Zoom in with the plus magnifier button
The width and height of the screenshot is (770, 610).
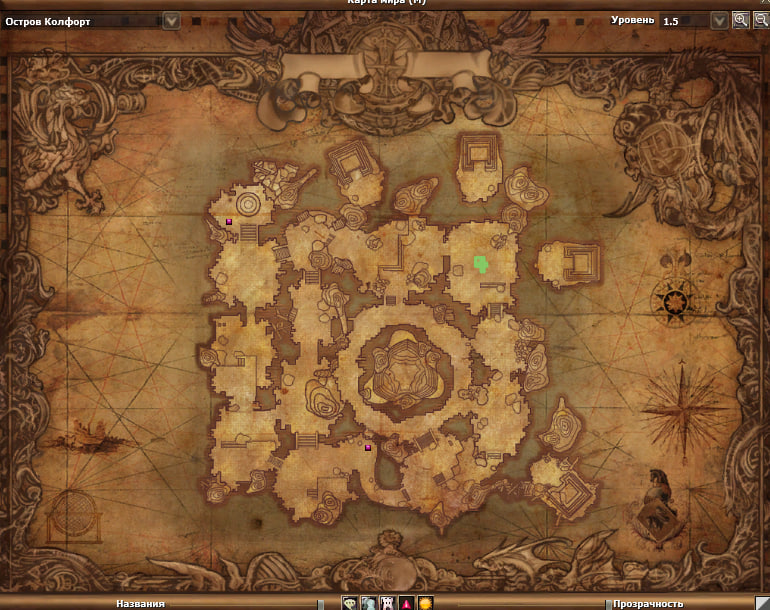[x=741, y=20]
